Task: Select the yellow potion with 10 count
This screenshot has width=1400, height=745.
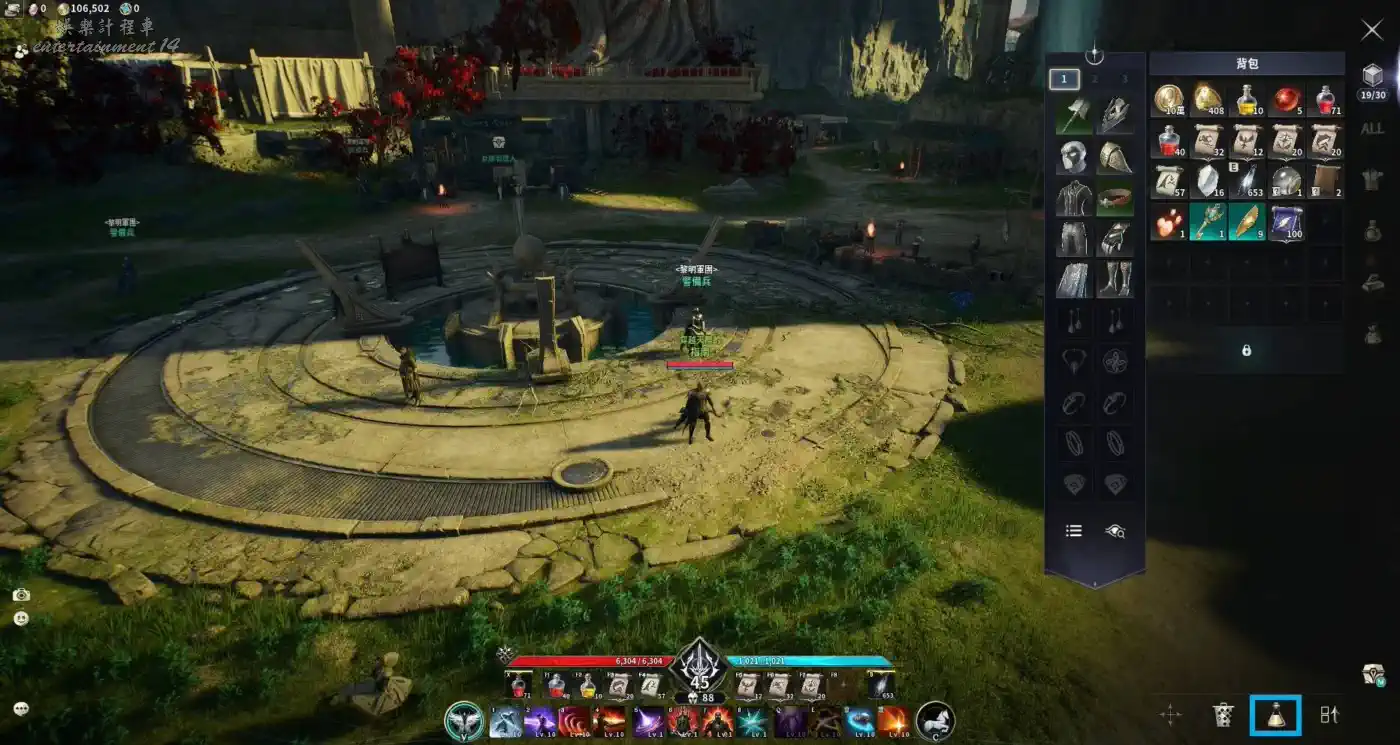Action: tap(1247, 99)
